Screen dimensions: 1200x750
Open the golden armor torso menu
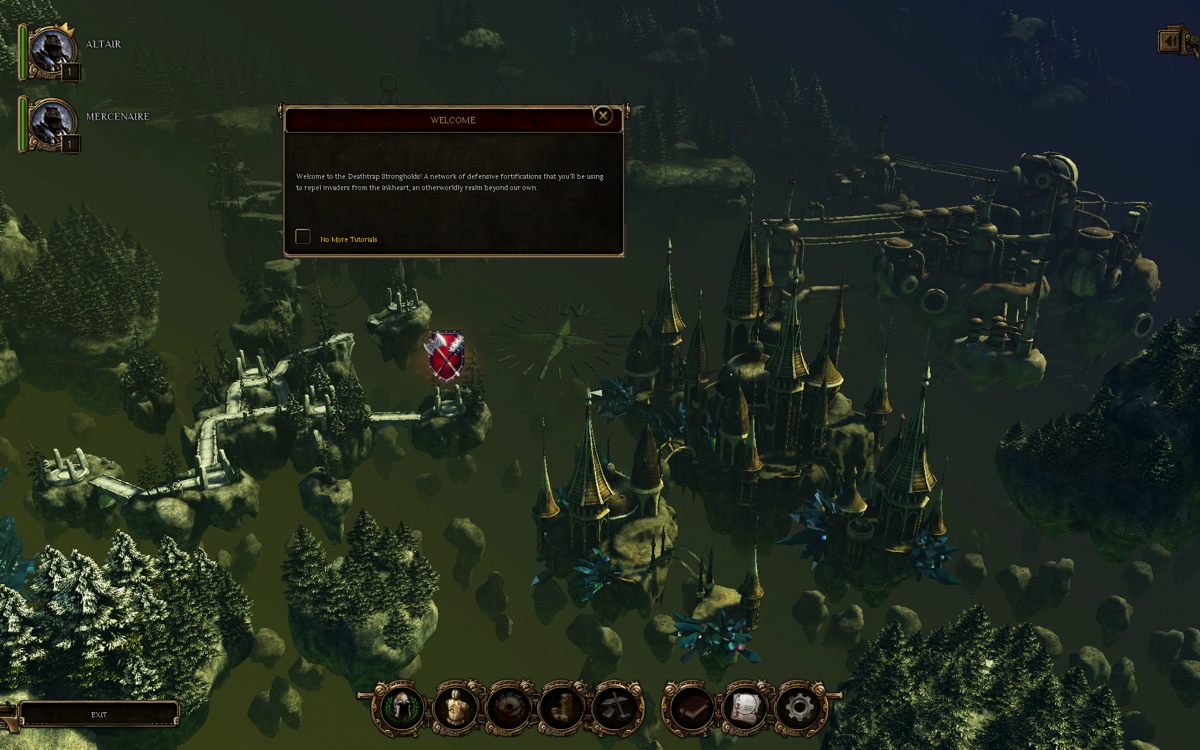[x=456, y=707]
